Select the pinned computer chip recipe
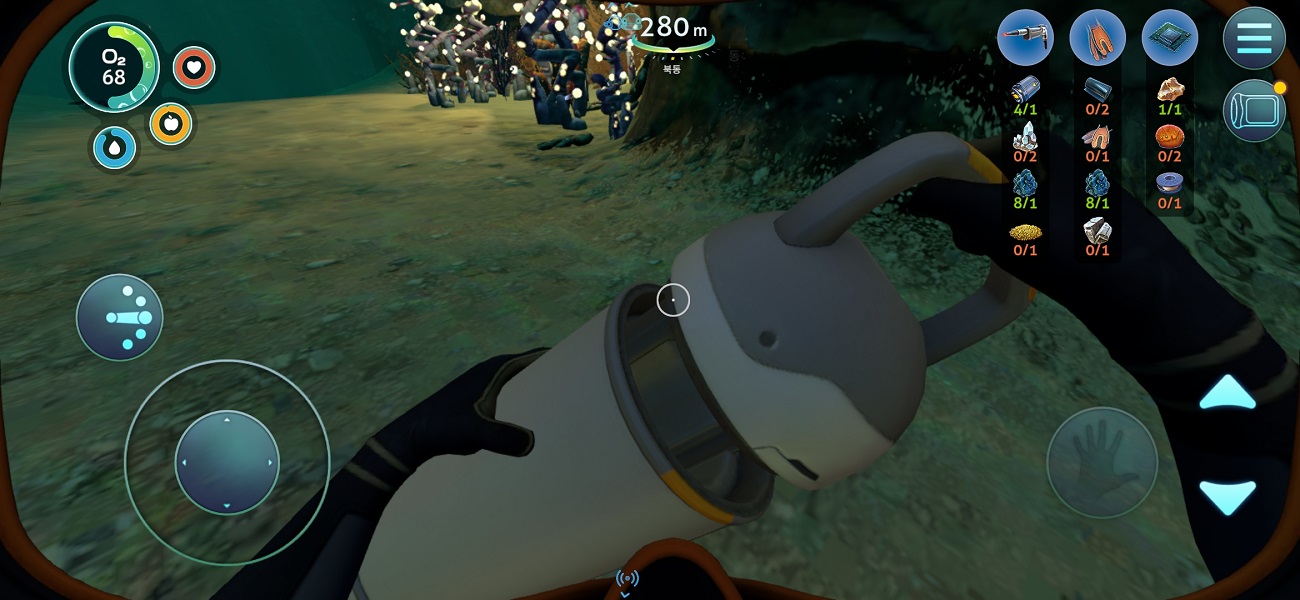 point(1170,38)
